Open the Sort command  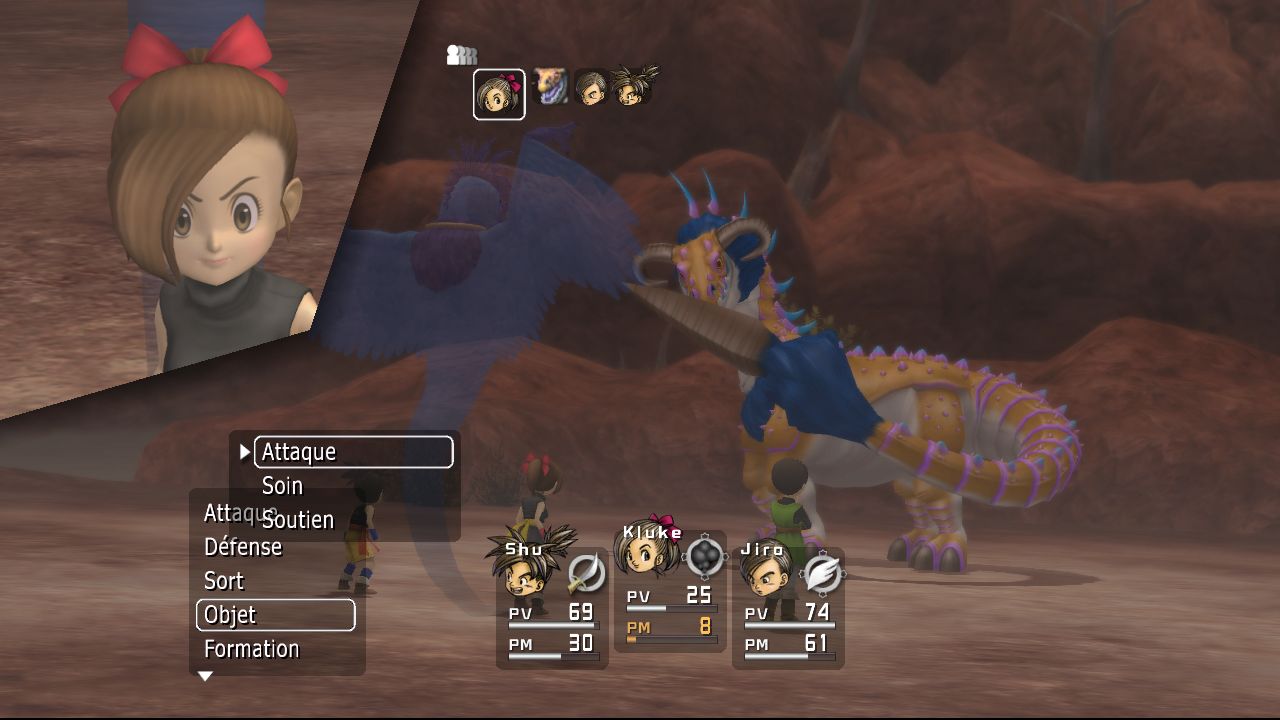click(x=224, y=581)
